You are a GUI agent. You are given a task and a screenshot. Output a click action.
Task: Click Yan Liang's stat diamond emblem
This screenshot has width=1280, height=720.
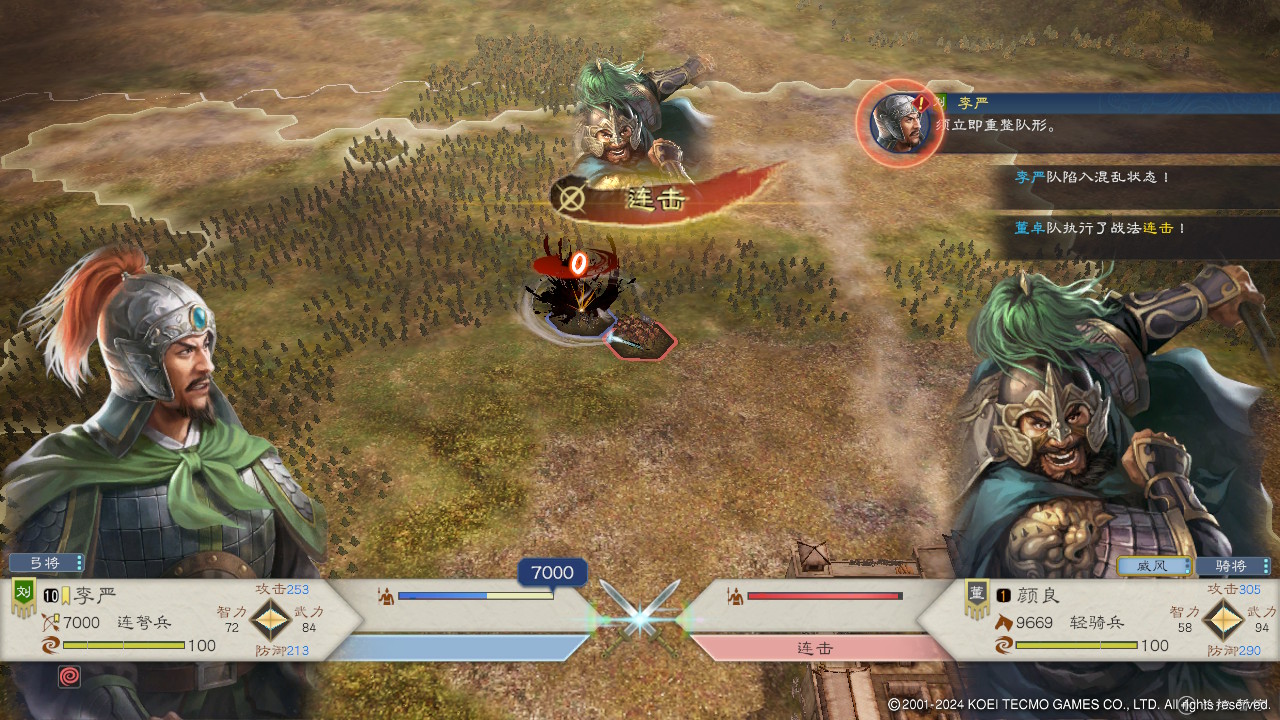pos(1222,620)
